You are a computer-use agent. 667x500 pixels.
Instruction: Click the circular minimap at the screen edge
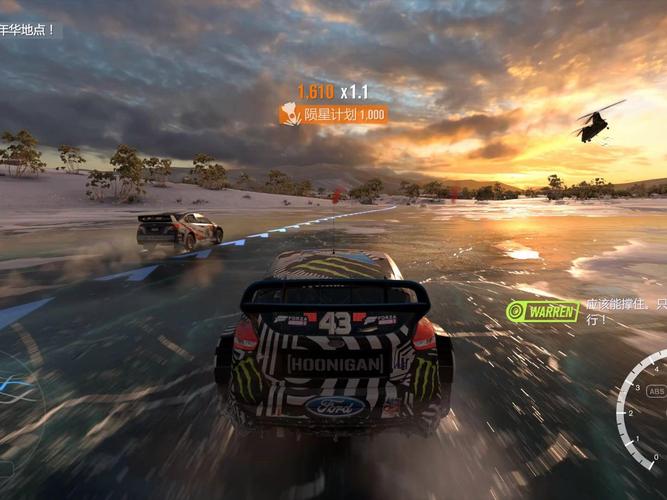pos(17,395)
